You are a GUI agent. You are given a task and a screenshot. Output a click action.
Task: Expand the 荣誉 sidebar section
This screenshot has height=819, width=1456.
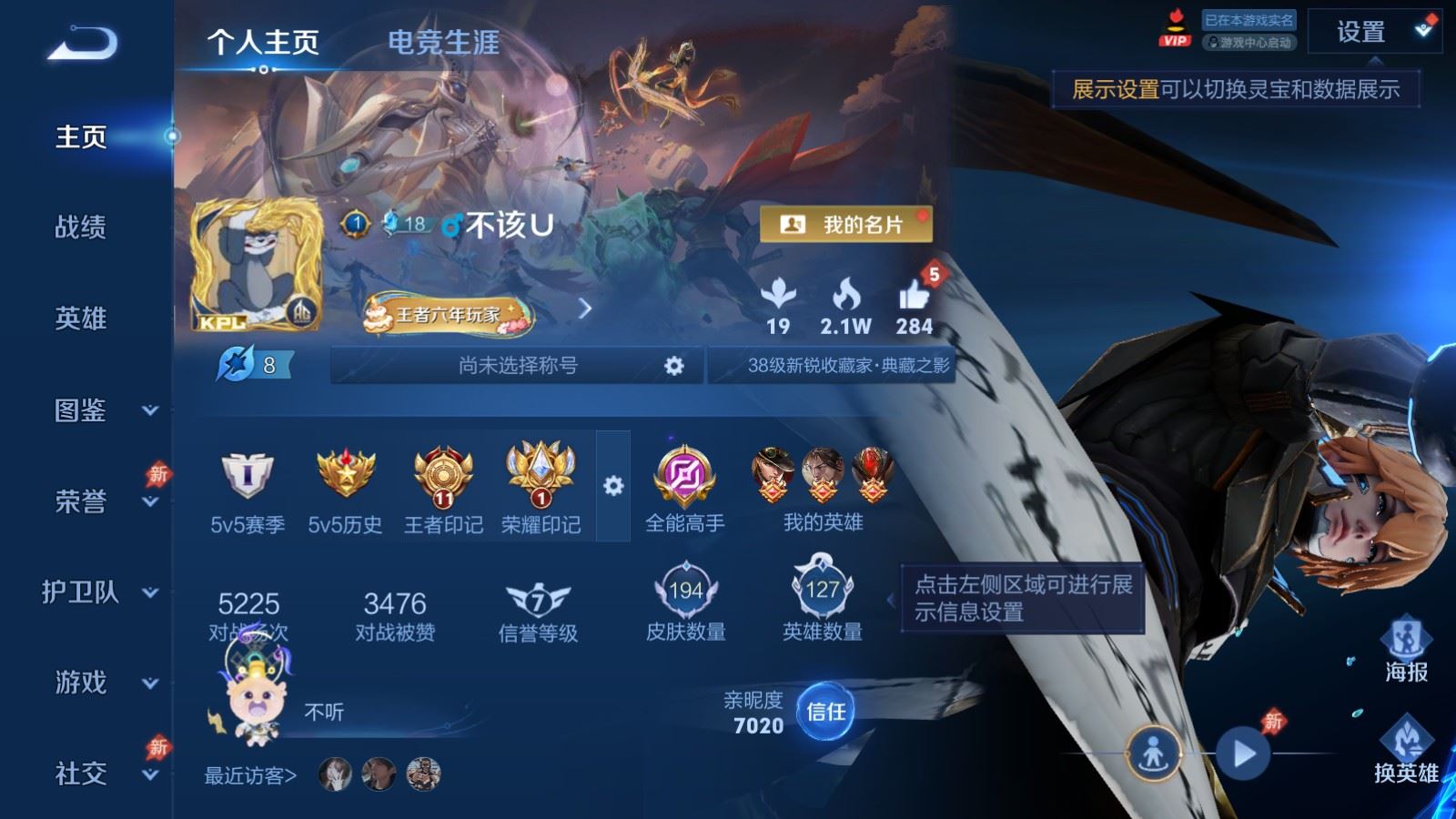point(80,502)
